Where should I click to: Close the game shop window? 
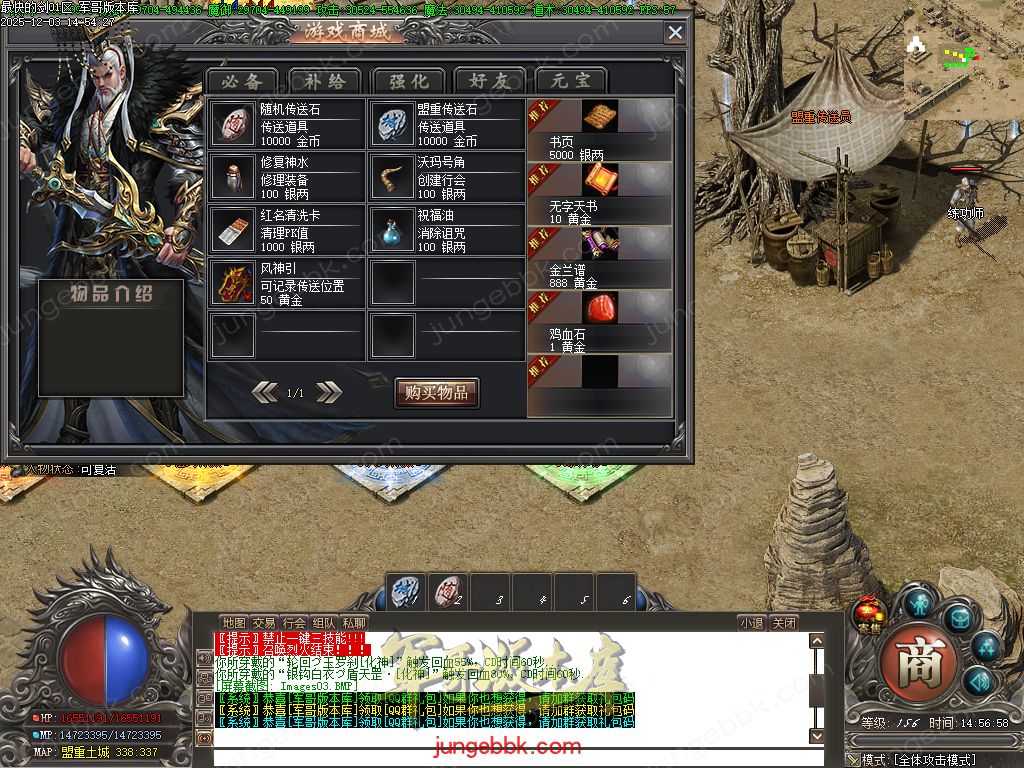(x=675, y=33)
